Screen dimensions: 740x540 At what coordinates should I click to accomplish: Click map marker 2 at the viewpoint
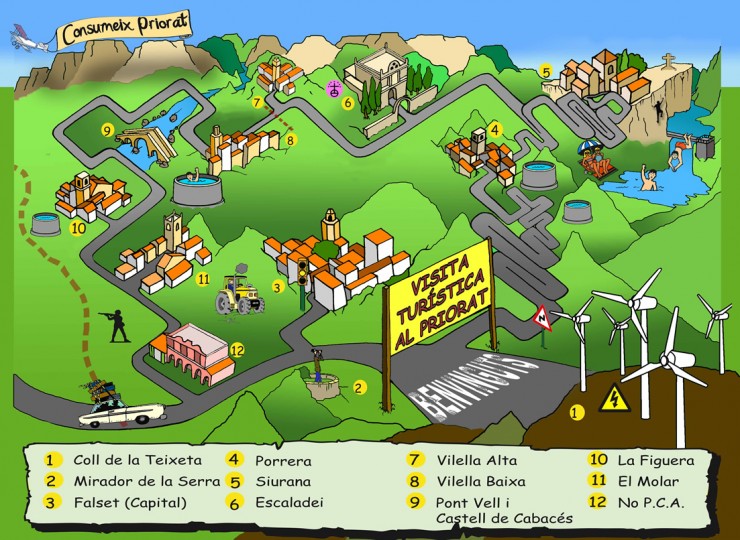360,386
